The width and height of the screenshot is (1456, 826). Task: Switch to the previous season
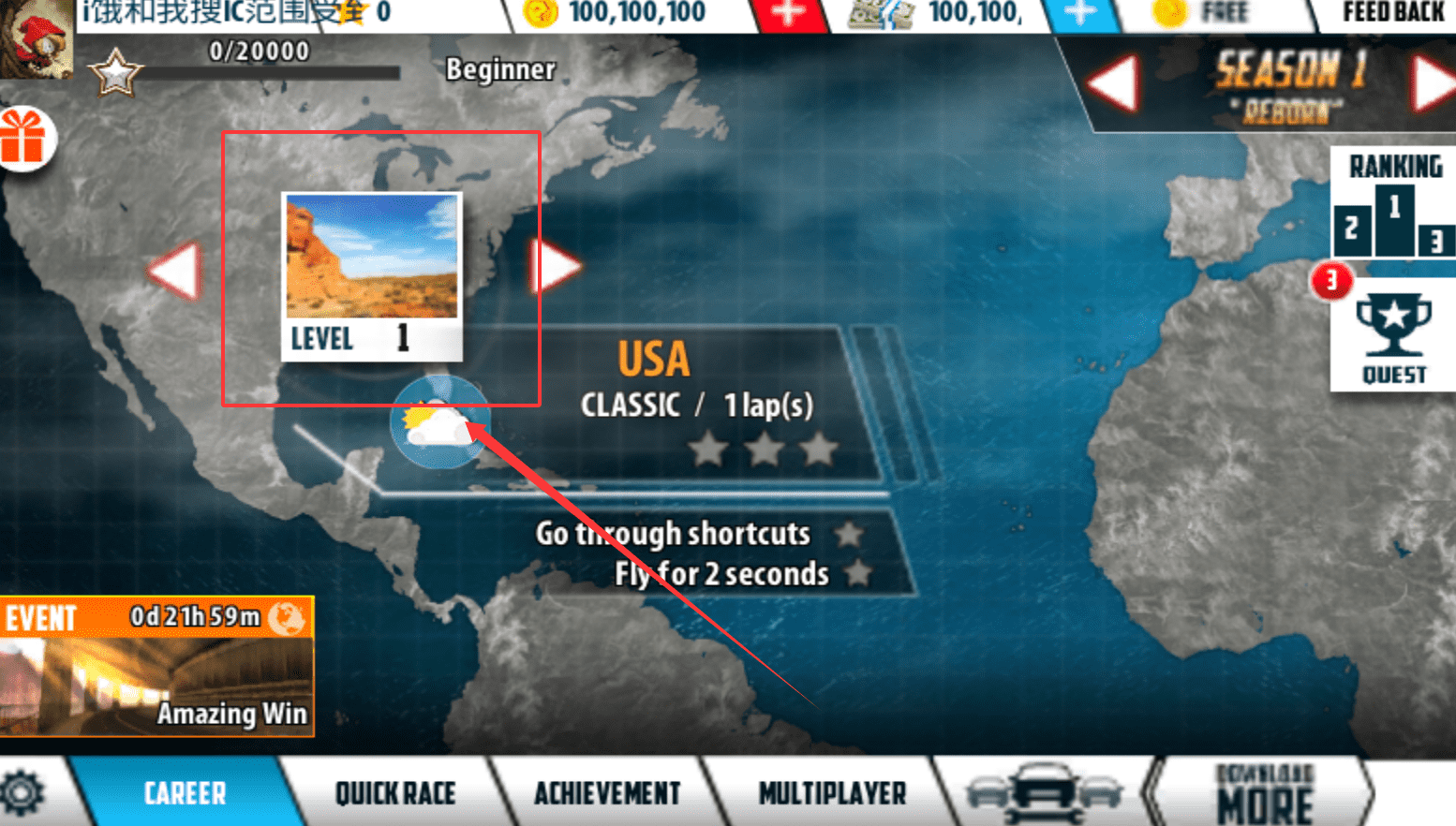click(x=1114, y=84)
